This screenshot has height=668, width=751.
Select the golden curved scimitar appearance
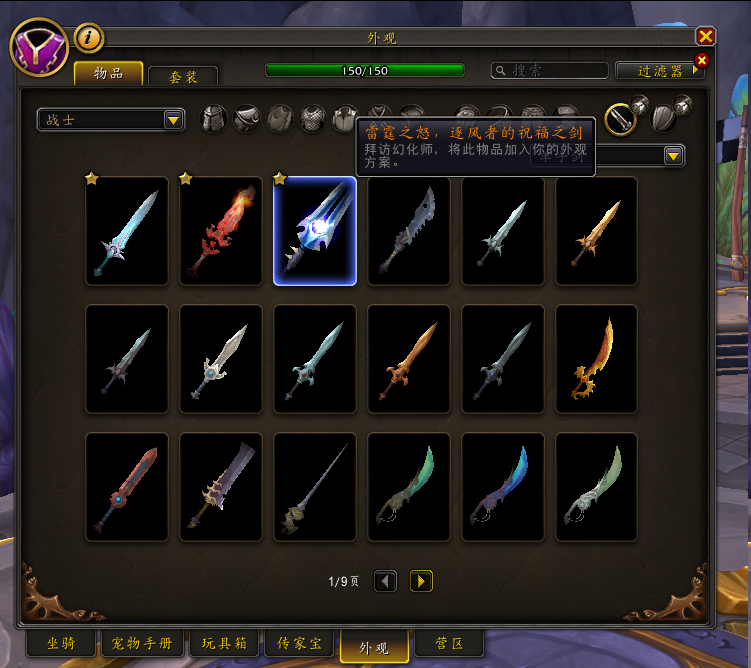coord(597,359)
